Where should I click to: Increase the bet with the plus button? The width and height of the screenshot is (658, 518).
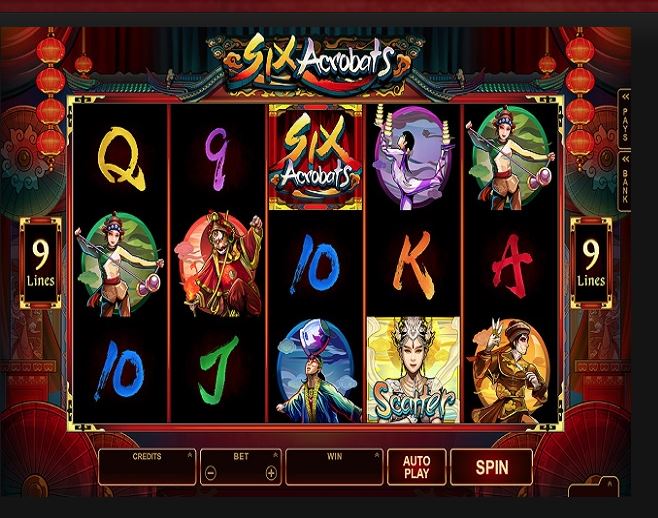[271, 473]
